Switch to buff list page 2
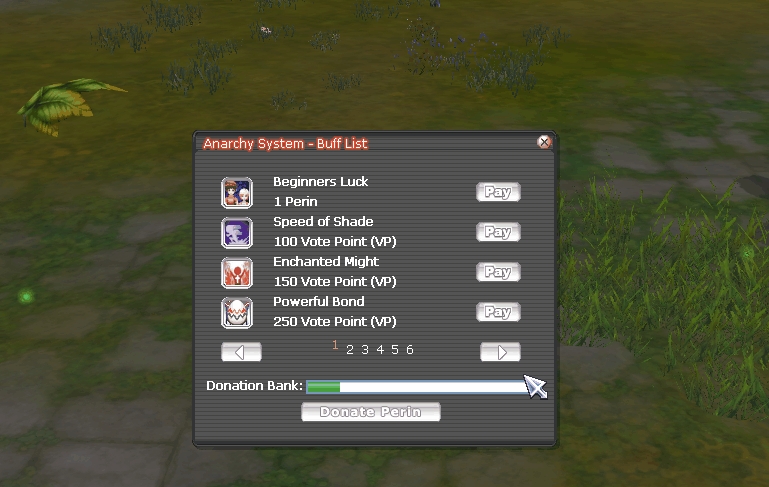 (x=350, y=350)
